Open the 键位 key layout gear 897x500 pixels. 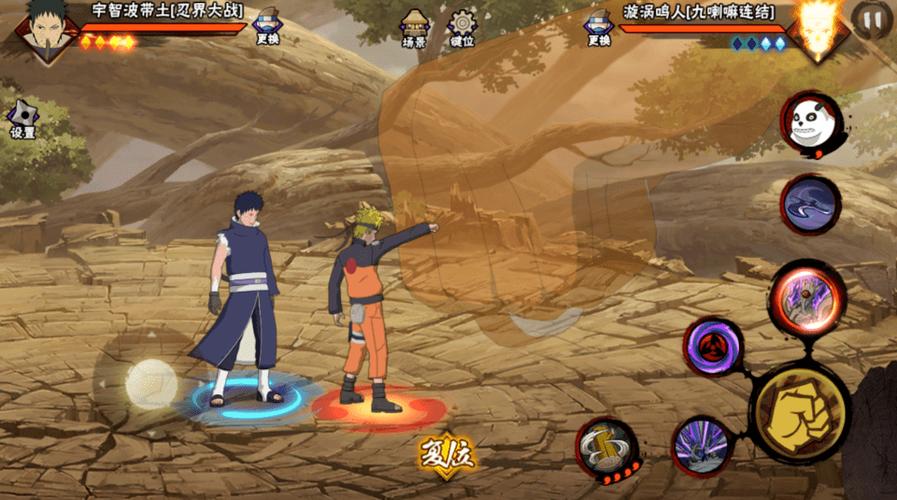click(462, 27)
